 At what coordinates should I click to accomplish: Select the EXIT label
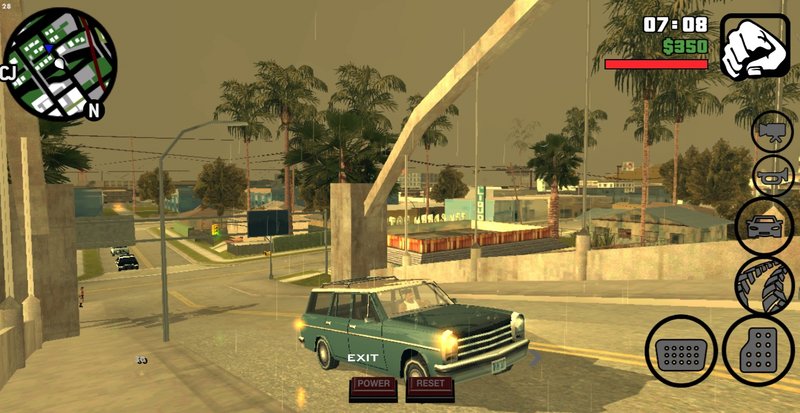tap(362, 358)
